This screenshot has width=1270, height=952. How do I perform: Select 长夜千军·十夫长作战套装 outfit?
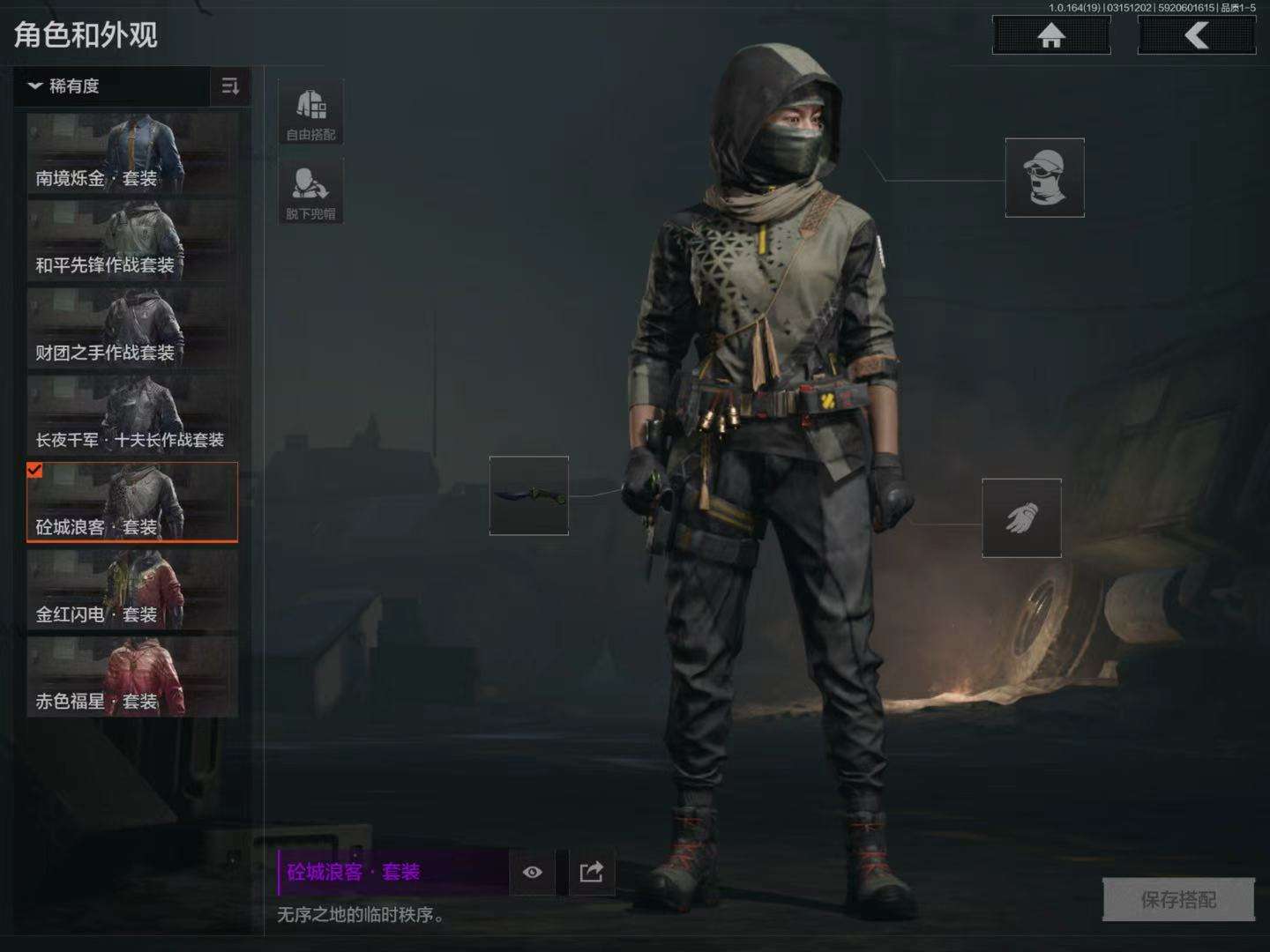[x=132, y=415]
